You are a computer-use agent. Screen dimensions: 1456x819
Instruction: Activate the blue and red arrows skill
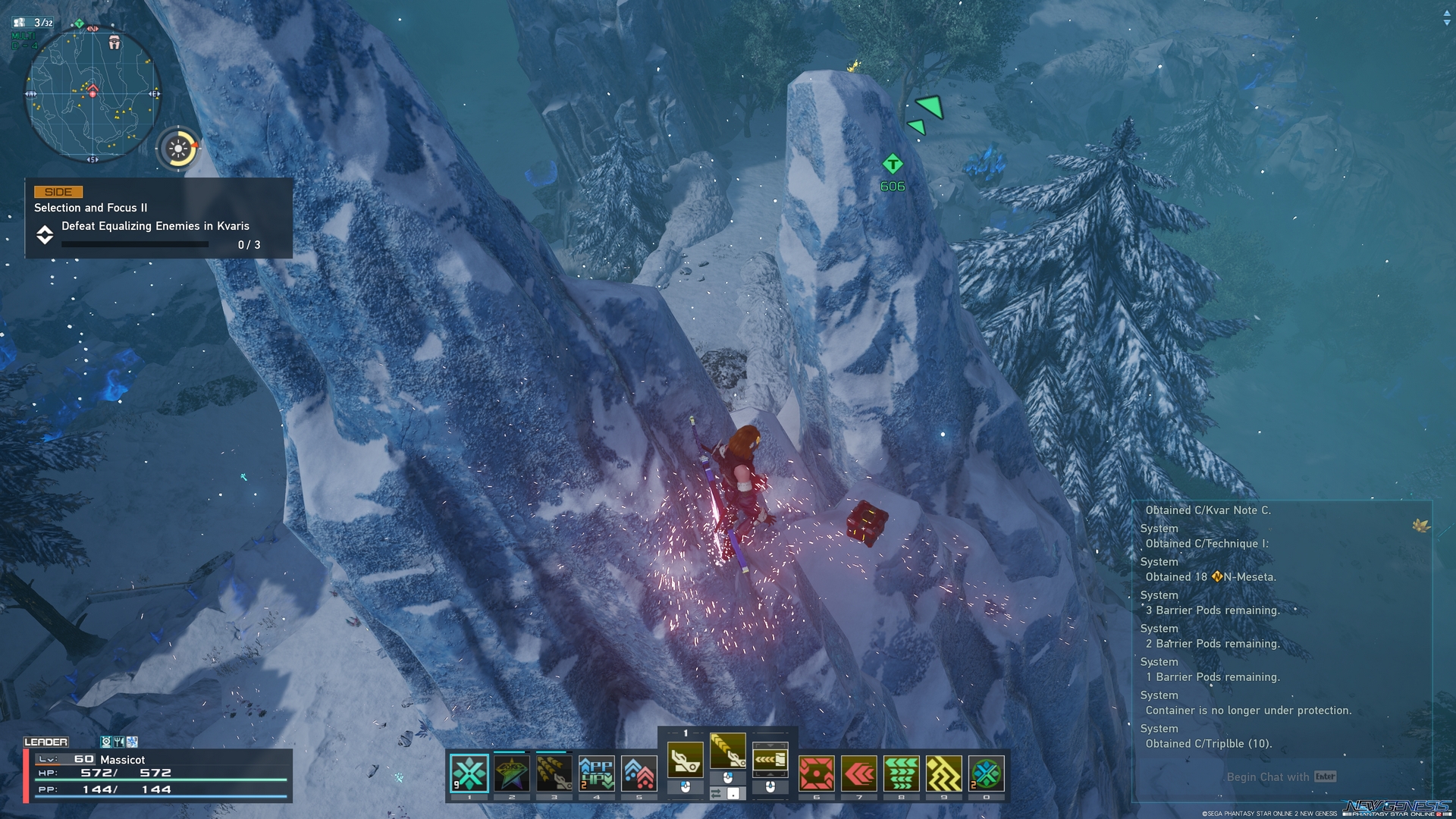[x=639, y=773]
